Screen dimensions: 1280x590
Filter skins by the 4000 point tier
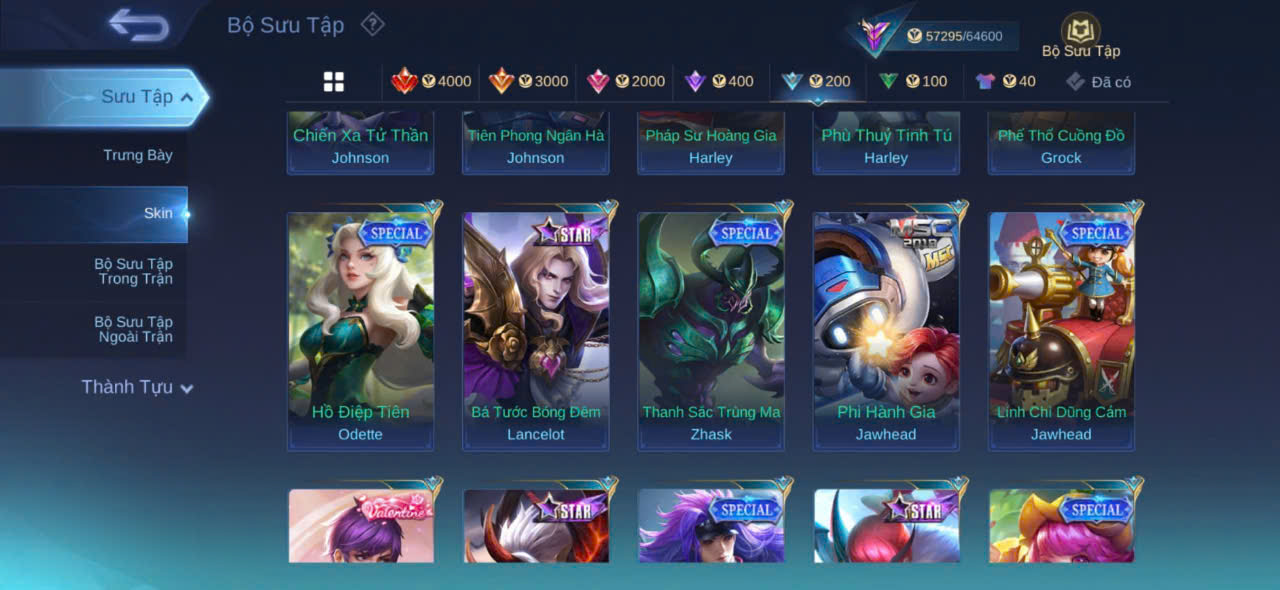pyautogui.click(x=431, y=81)
